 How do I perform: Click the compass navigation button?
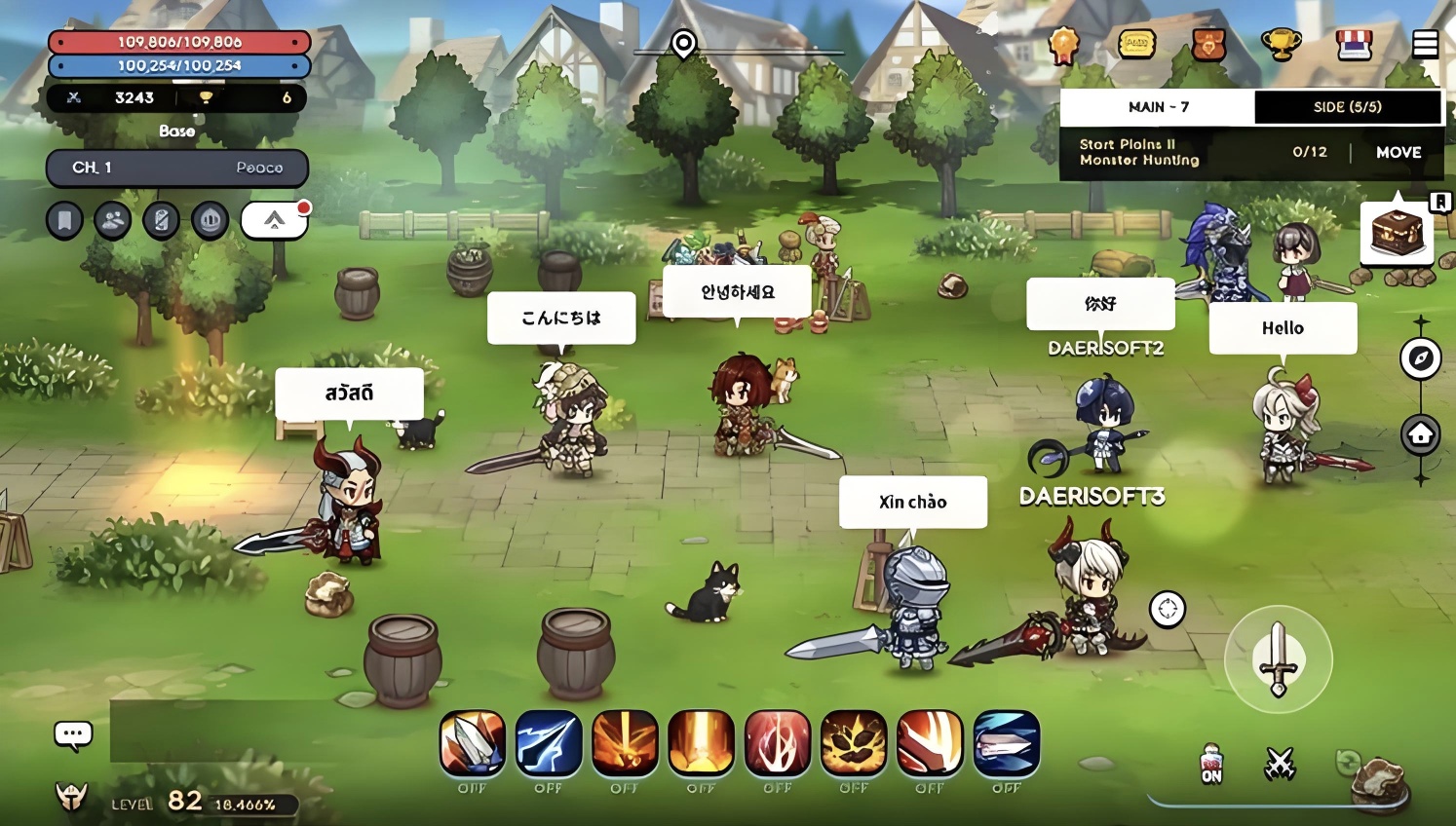point(1420,358)
